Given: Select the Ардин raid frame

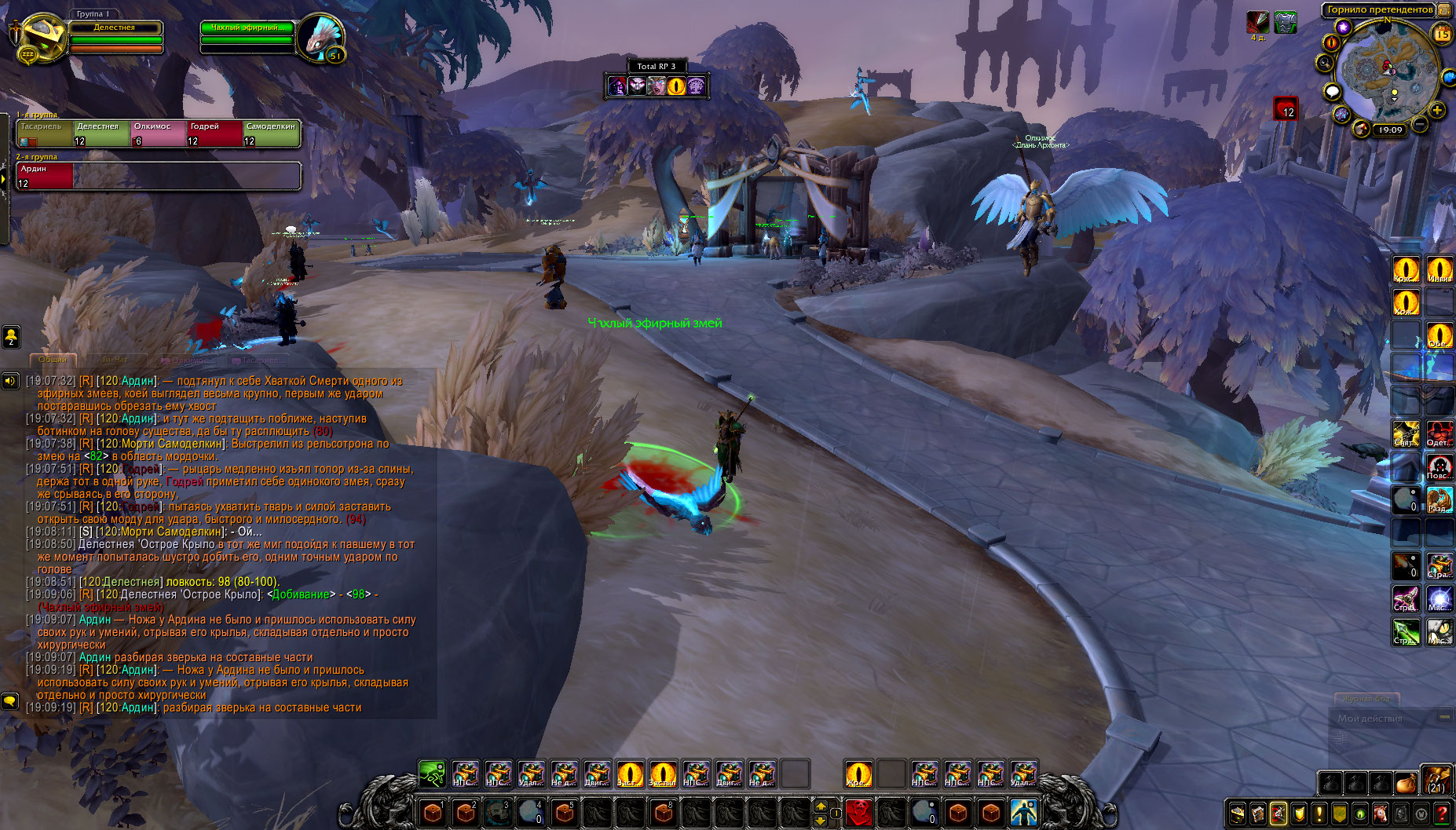Looking at the screenshot, I should click(x=45, y=176).
